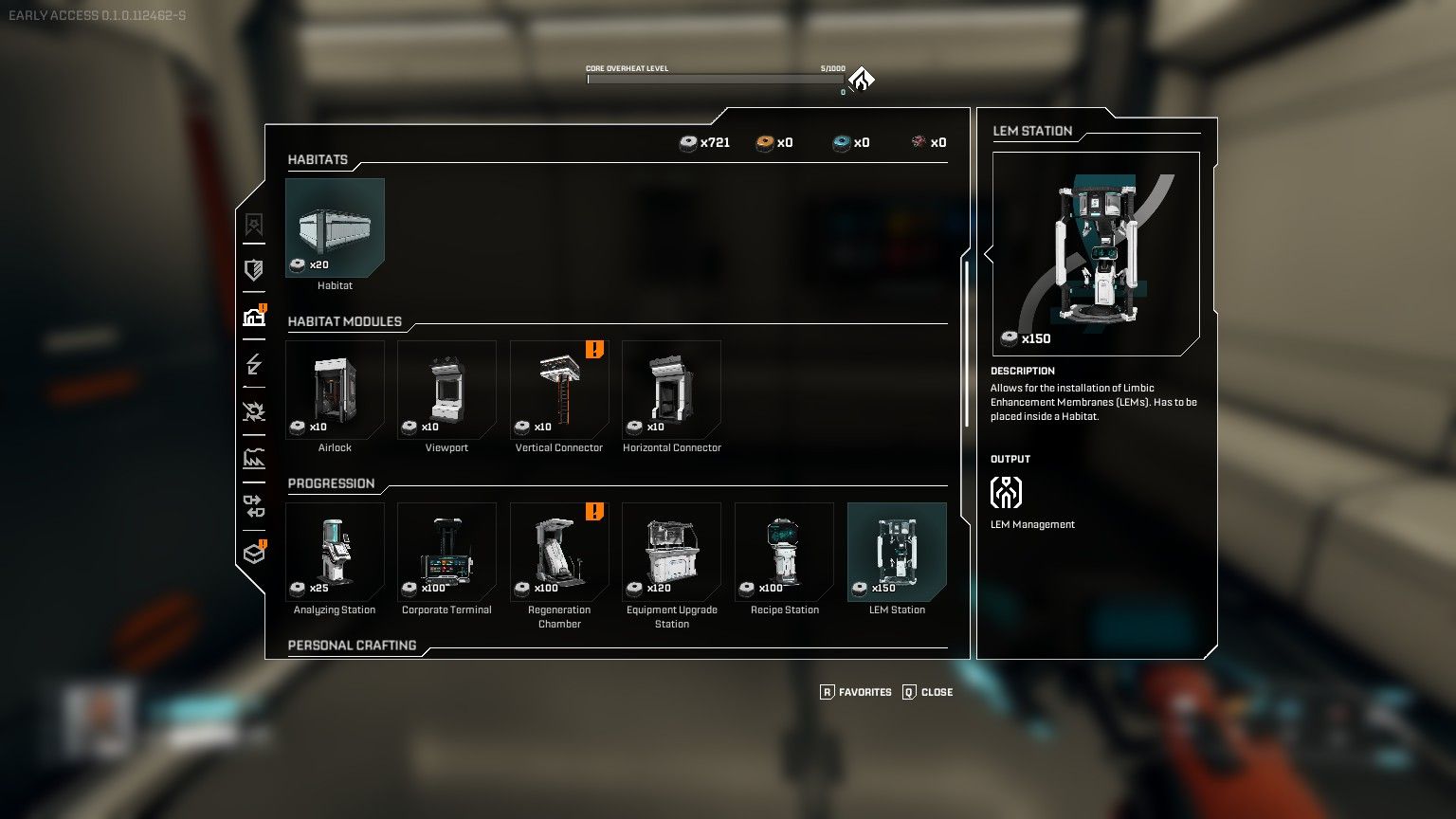Screen dimensions: 1456x819
Task: Open the explosion burst category tab
Action: pos(254,411)
